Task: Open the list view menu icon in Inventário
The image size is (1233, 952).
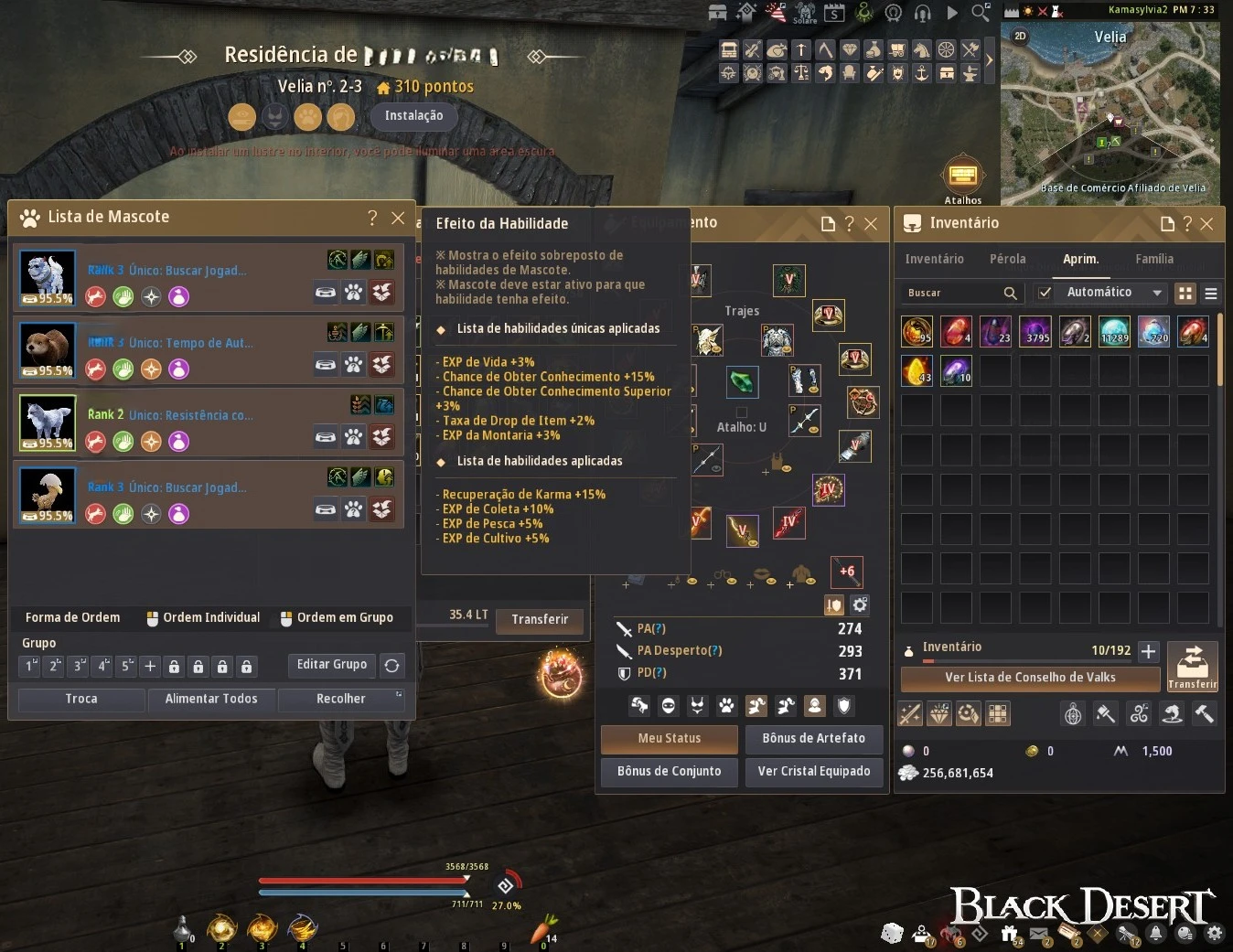Action: coord(1211,293)
